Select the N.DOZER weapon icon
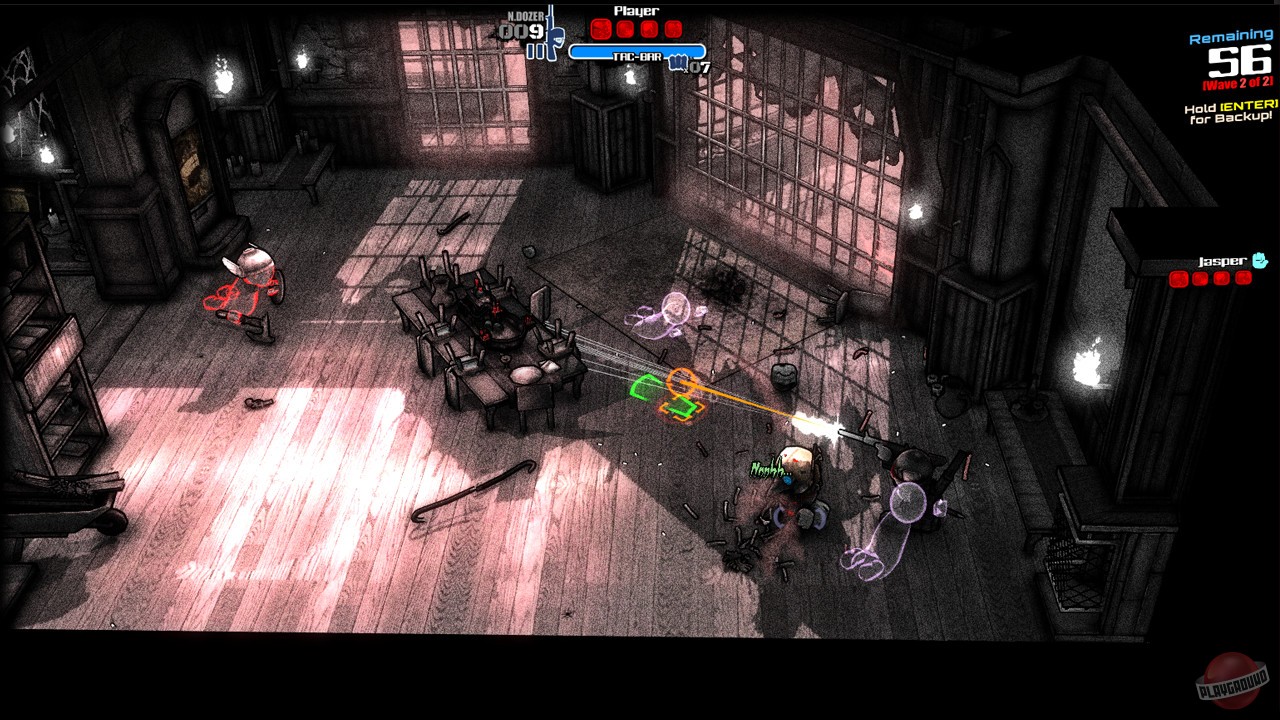Image resolution: width=1280 pixels, height=720 pixels. (553, 30)
